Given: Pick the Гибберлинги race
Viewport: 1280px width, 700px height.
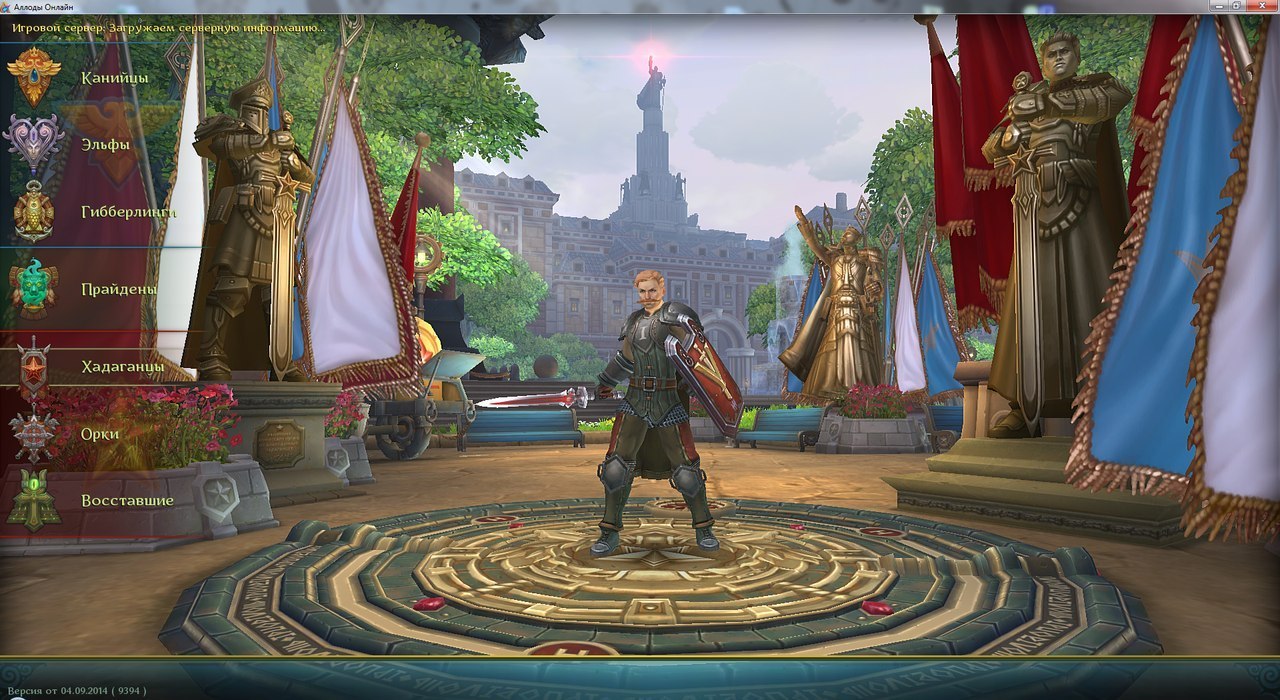Looking at the screenshot, I should point(128,212).
